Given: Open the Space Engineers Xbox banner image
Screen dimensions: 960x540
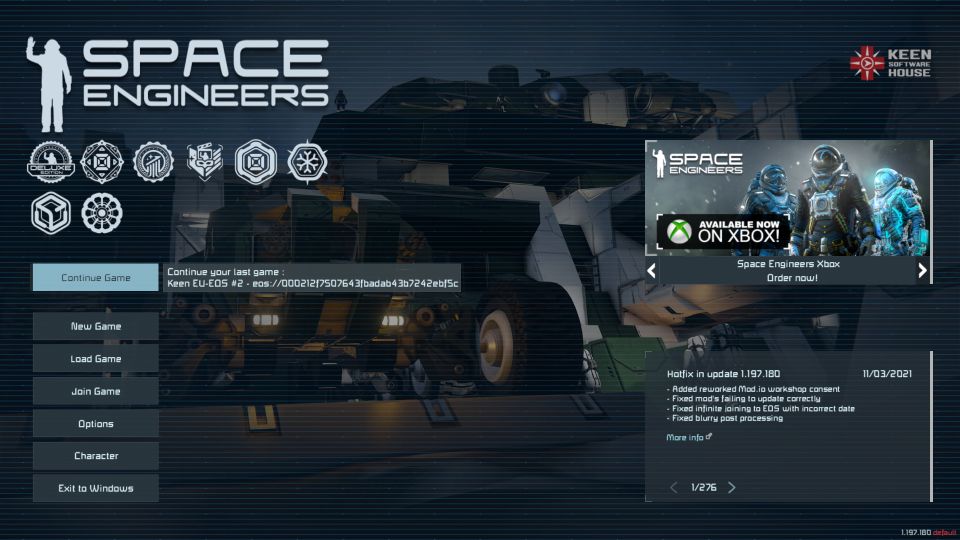Looking at the screenshot, I should coord(788,198).
